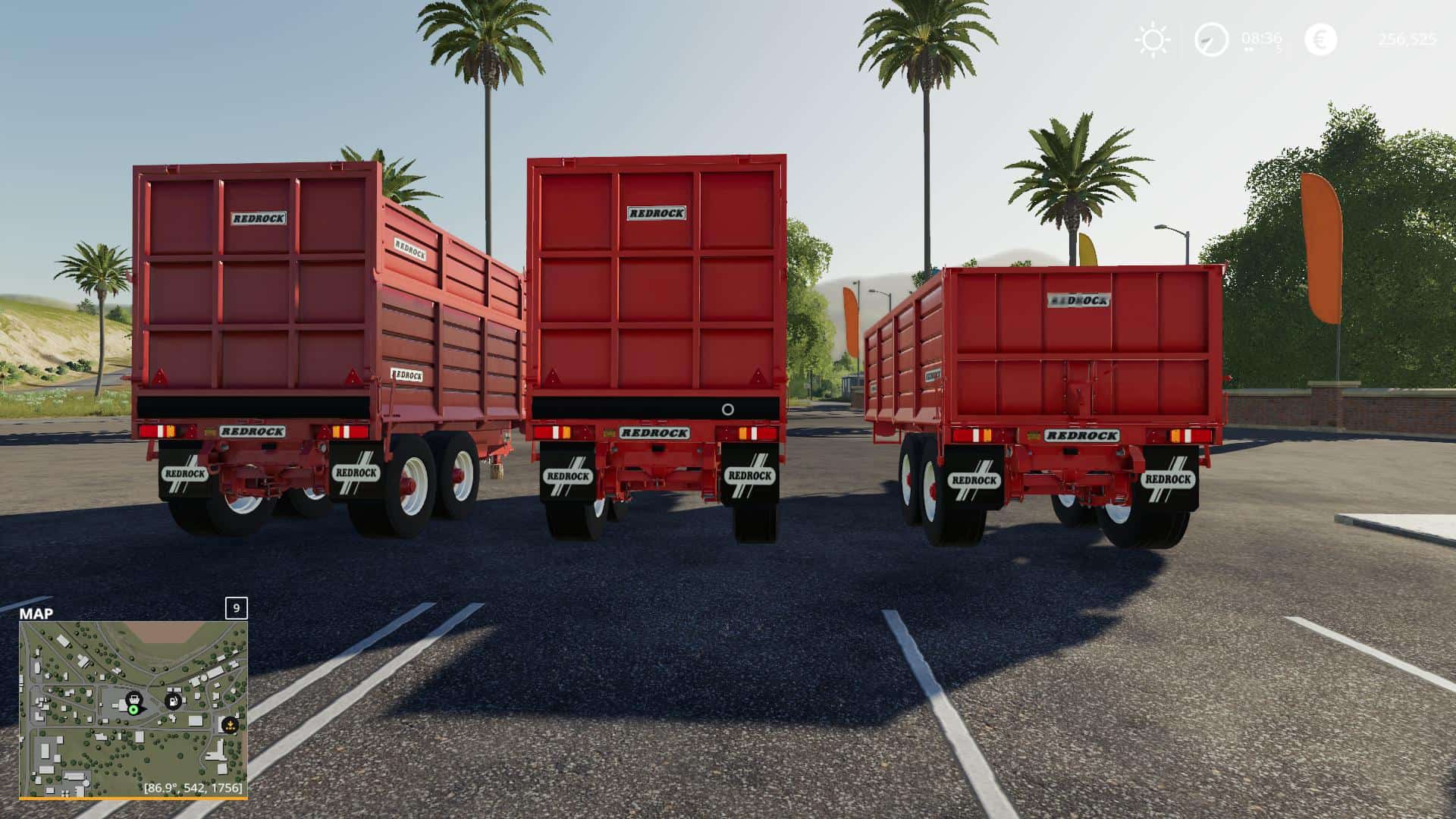Click the sun weather icon in the HUD

coord(1153,39)
